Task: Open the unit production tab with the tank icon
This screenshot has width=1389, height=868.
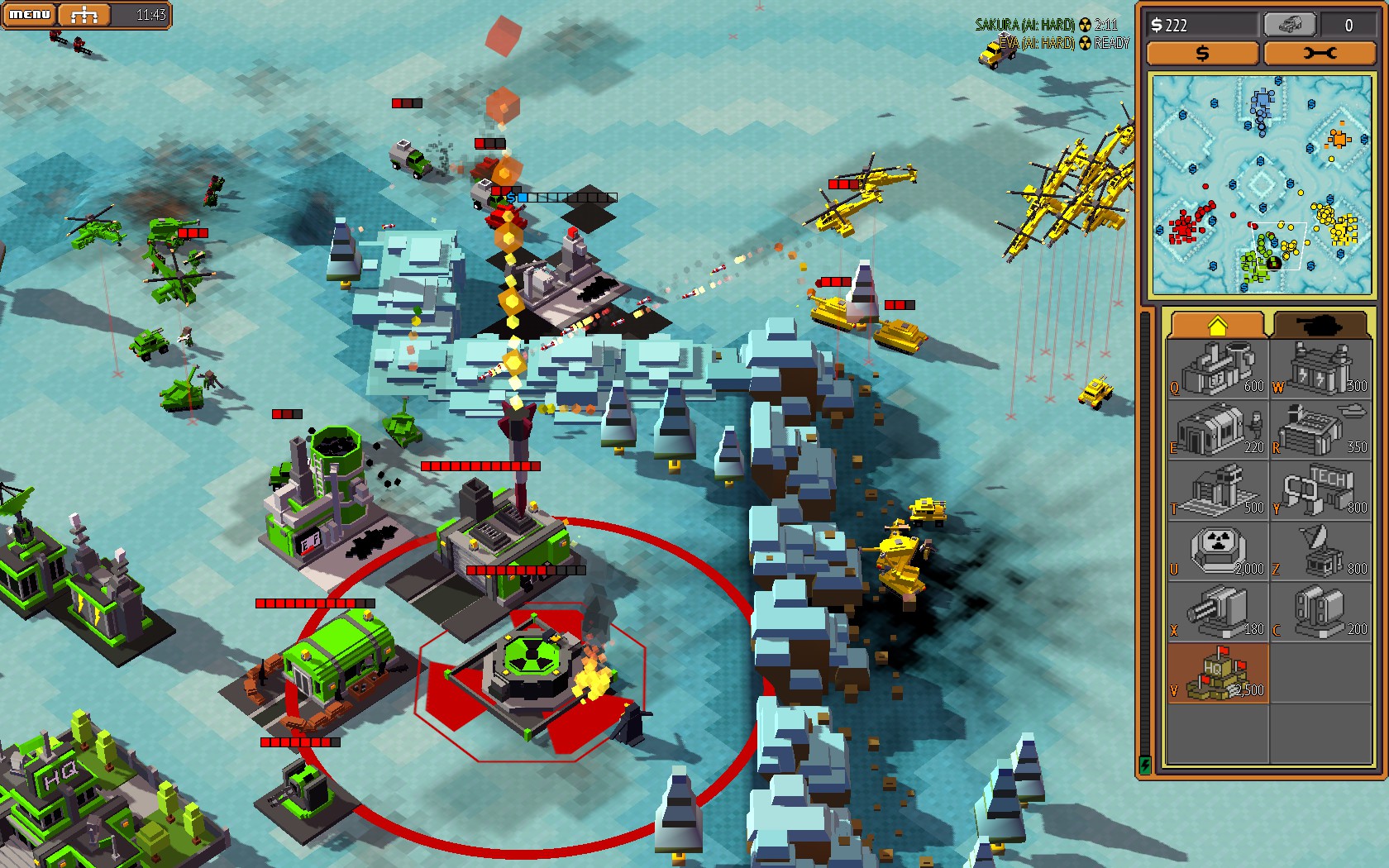Action: point(1321,324)
